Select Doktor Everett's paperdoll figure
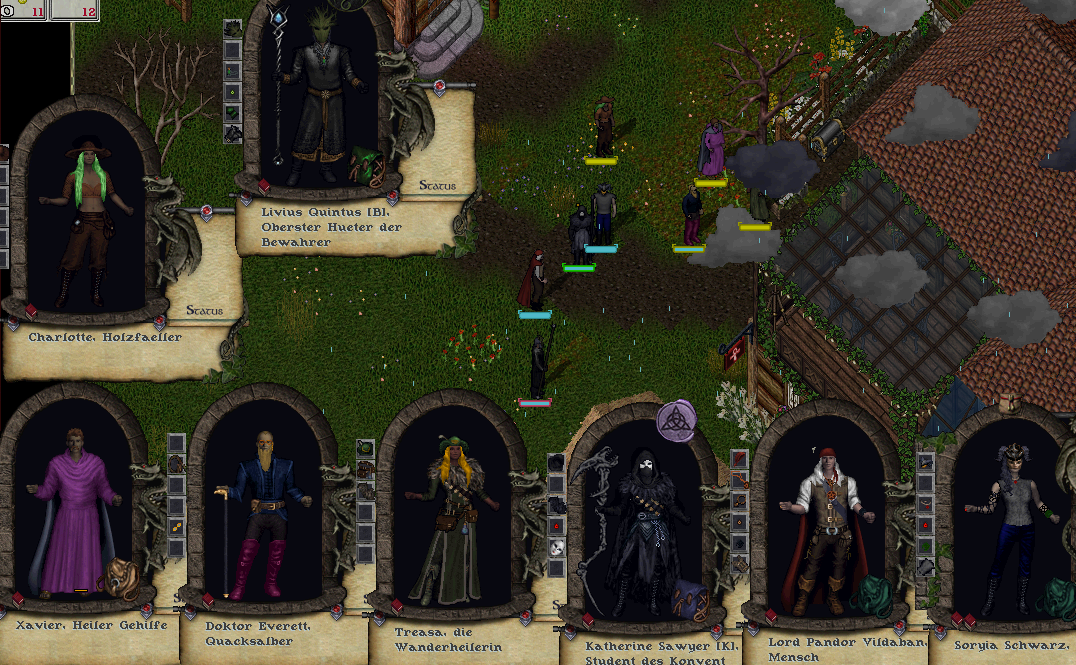The image size is (1076, 665). point(255,512)
